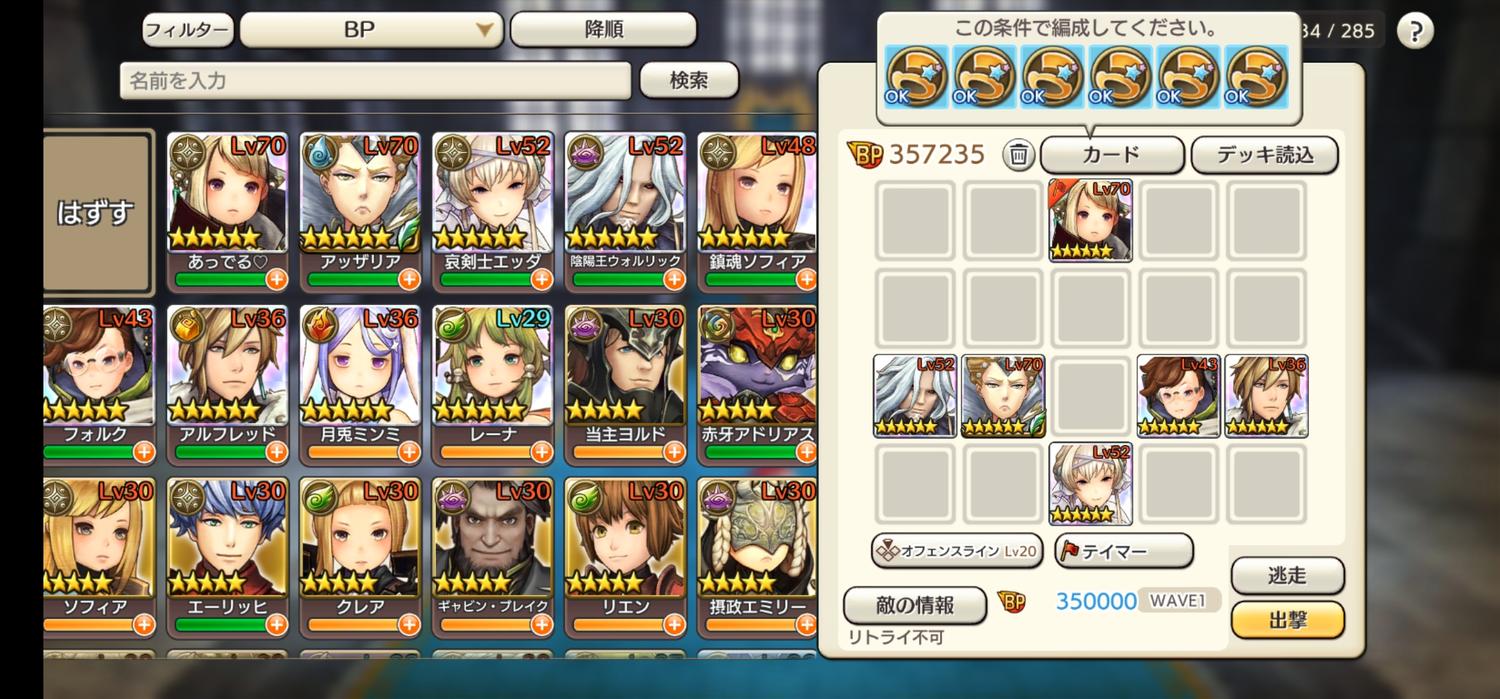Open the help question mark button
Image resolution: width=1500 pixels, height=699 pixels.
coord(1414,31)
